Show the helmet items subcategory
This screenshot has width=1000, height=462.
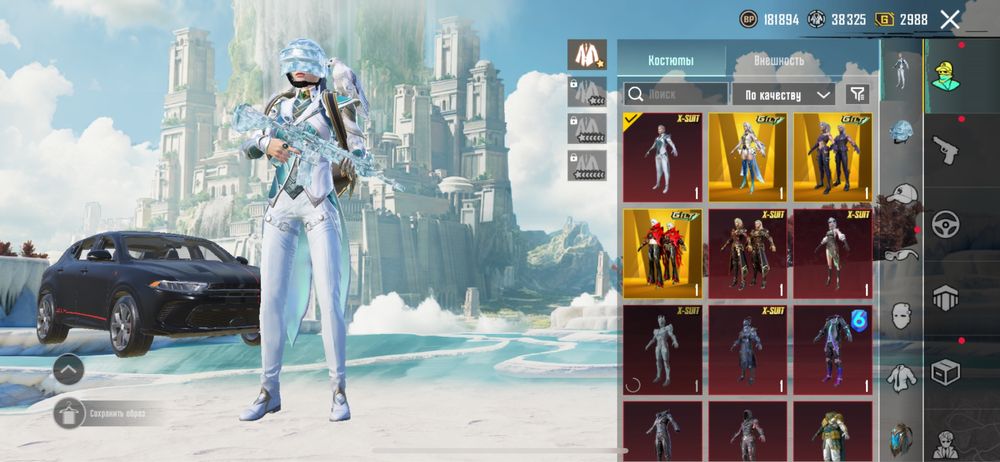902,134
